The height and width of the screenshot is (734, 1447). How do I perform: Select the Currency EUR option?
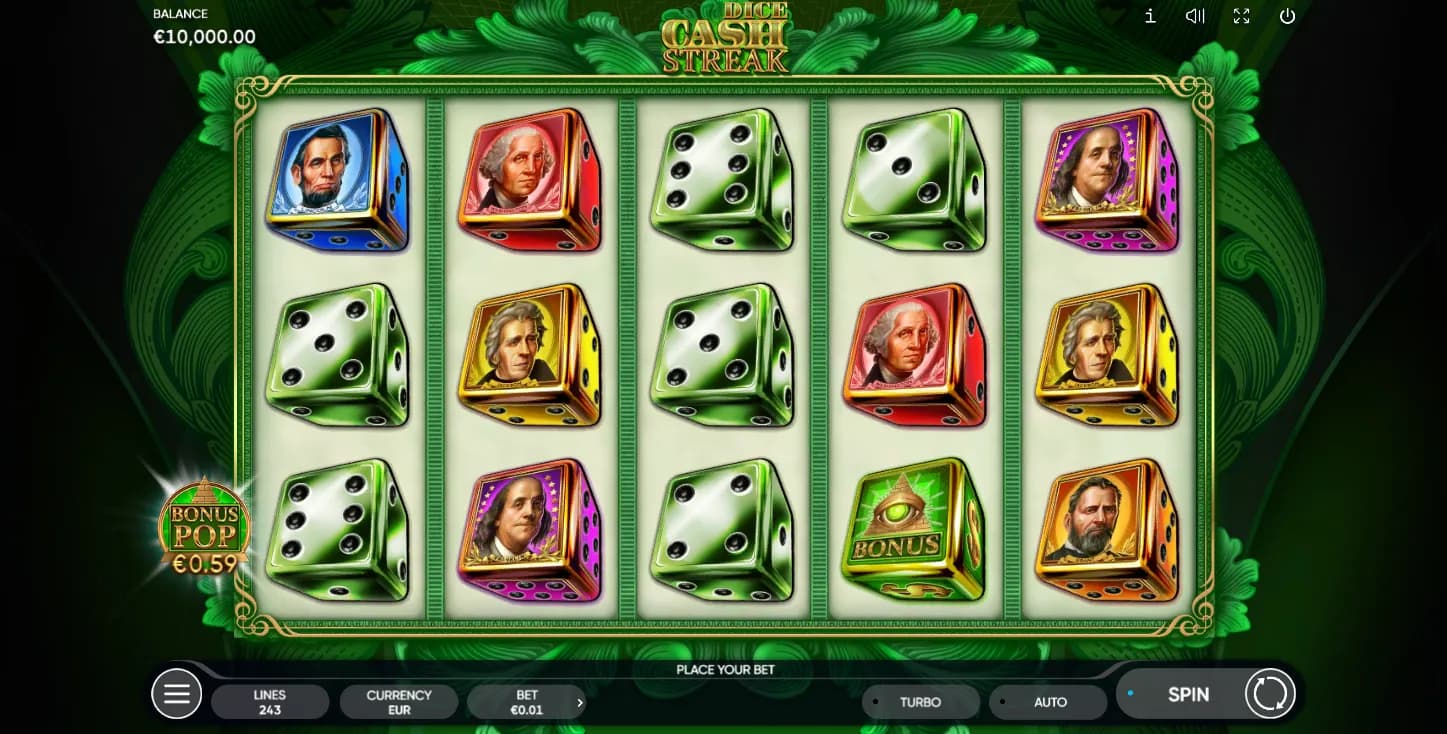(x=399, y=702)
